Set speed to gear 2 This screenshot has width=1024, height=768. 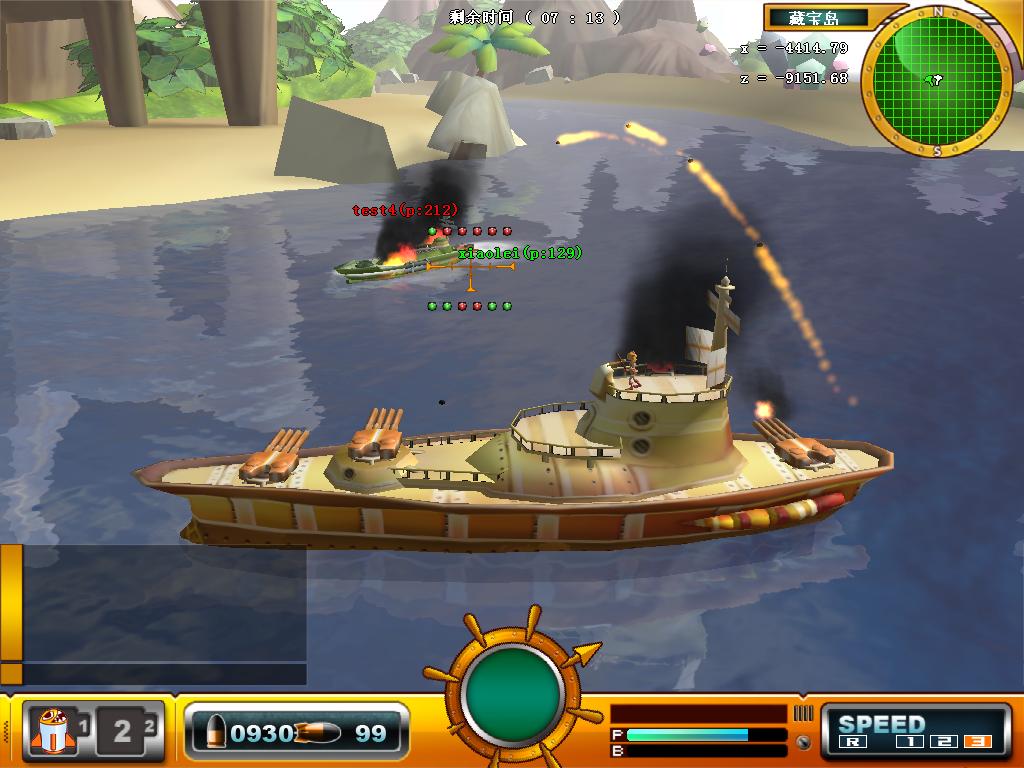[x=945, y=743]
